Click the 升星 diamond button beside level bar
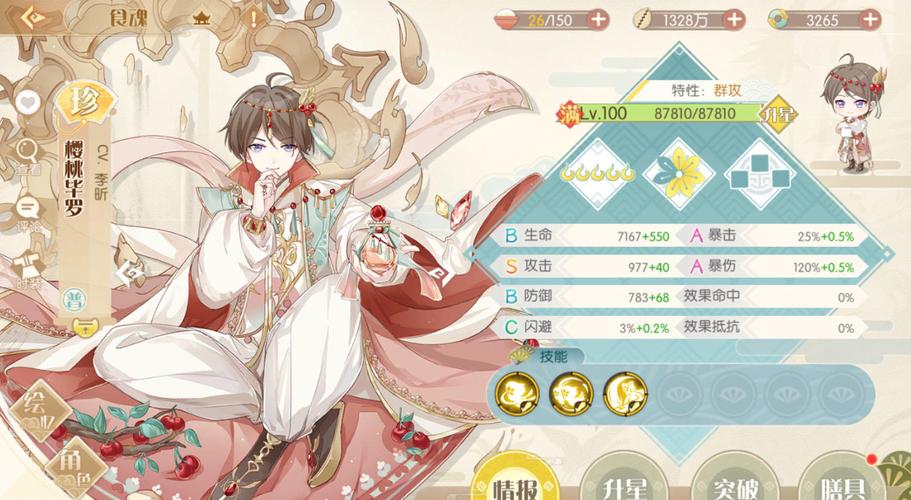Image resolution: width=911 pixels, height=500 pixels. click(779, 113)
